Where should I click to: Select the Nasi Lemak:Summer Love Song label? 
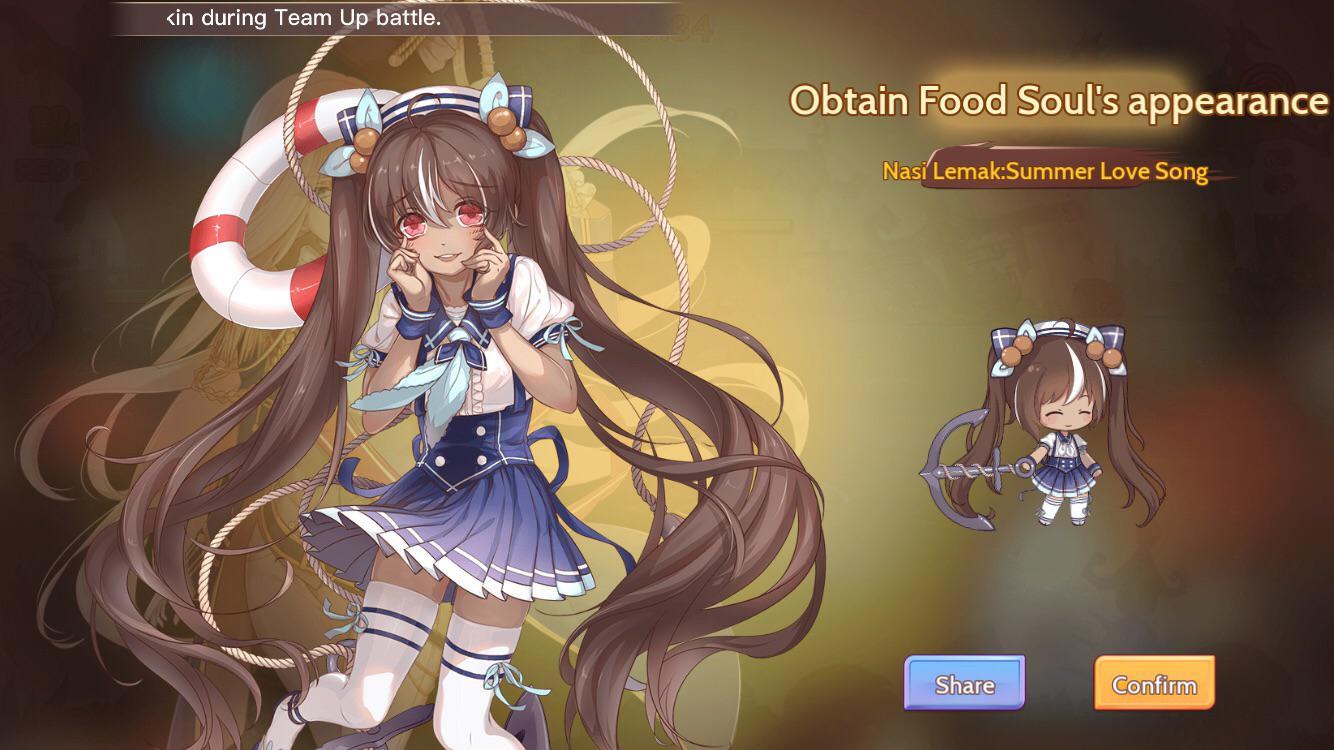coord(1044,171)
